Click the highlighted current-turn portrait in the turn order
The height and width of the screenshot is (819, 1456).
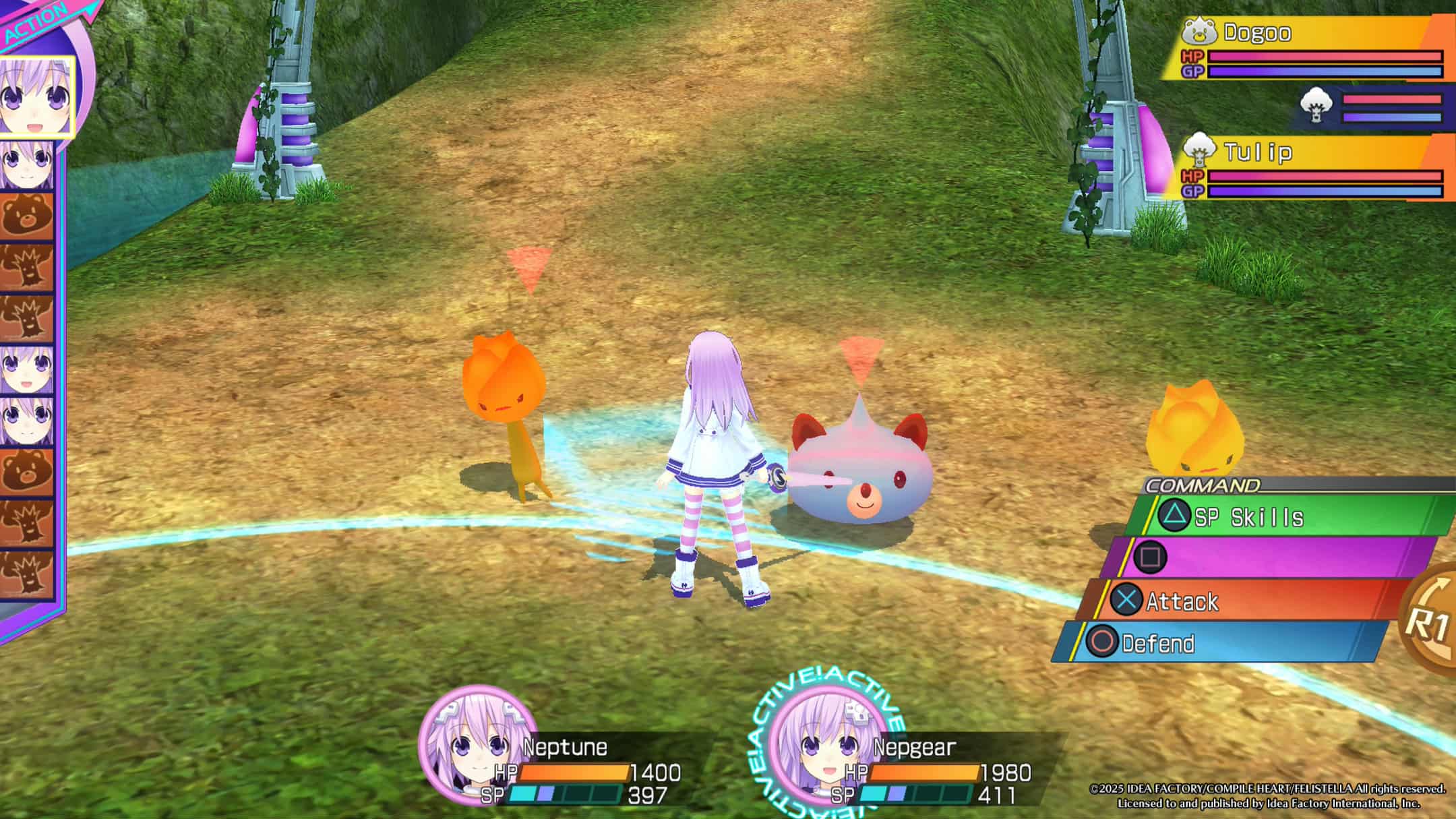point(35,96)
